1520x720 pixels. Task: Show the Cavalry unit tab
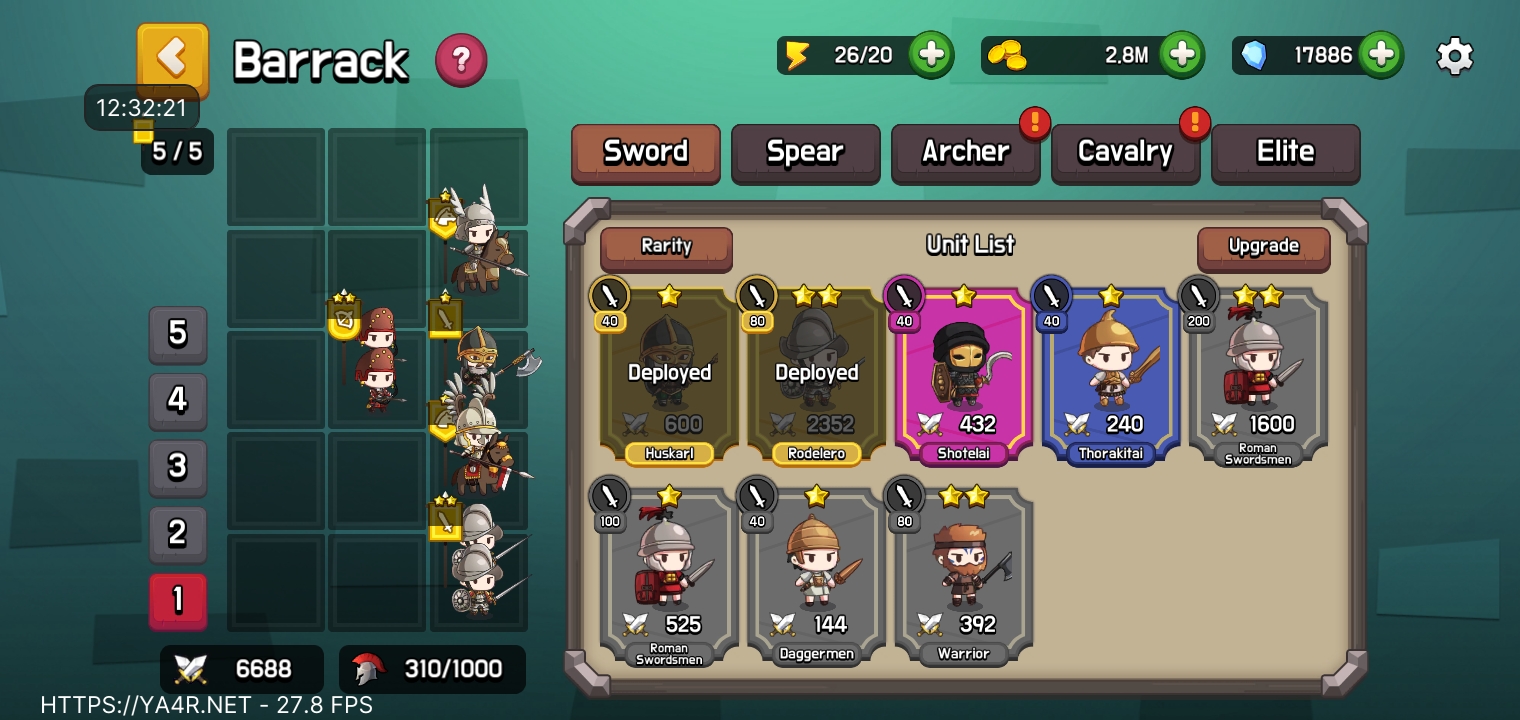click(x=1125, y=152)
